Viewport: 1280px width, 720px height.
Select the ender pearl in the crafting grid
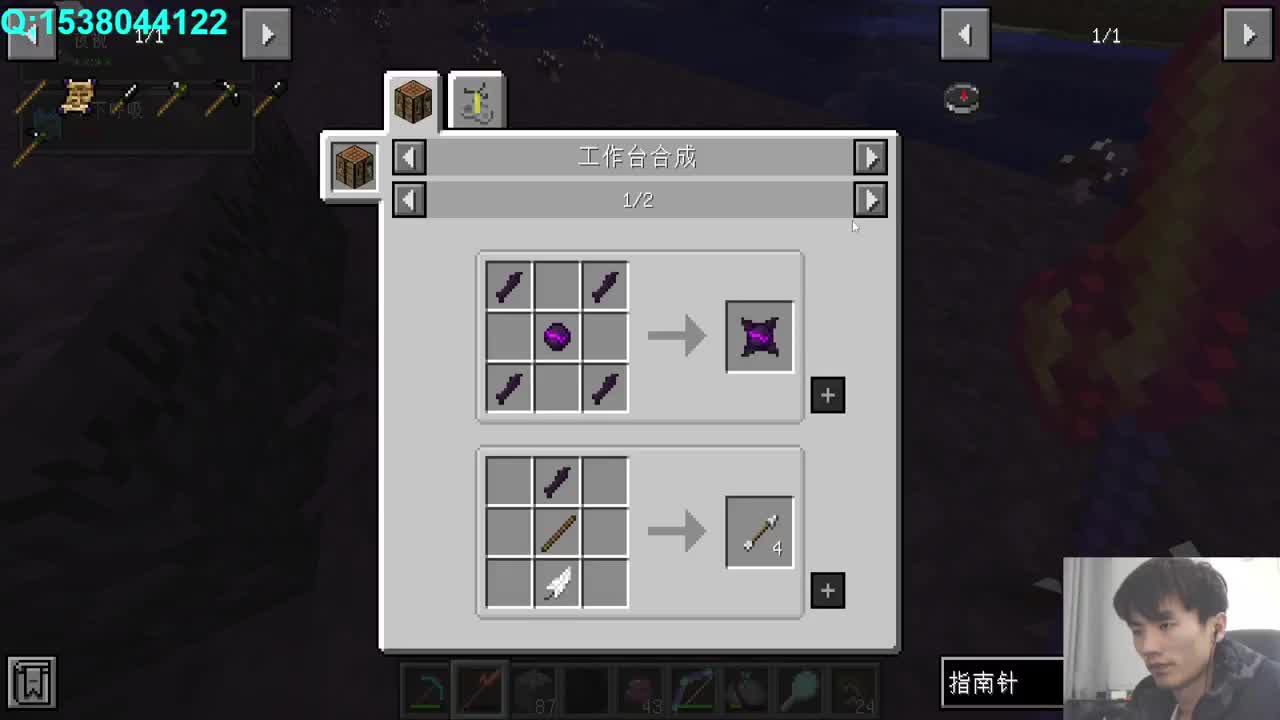[556, 336]
